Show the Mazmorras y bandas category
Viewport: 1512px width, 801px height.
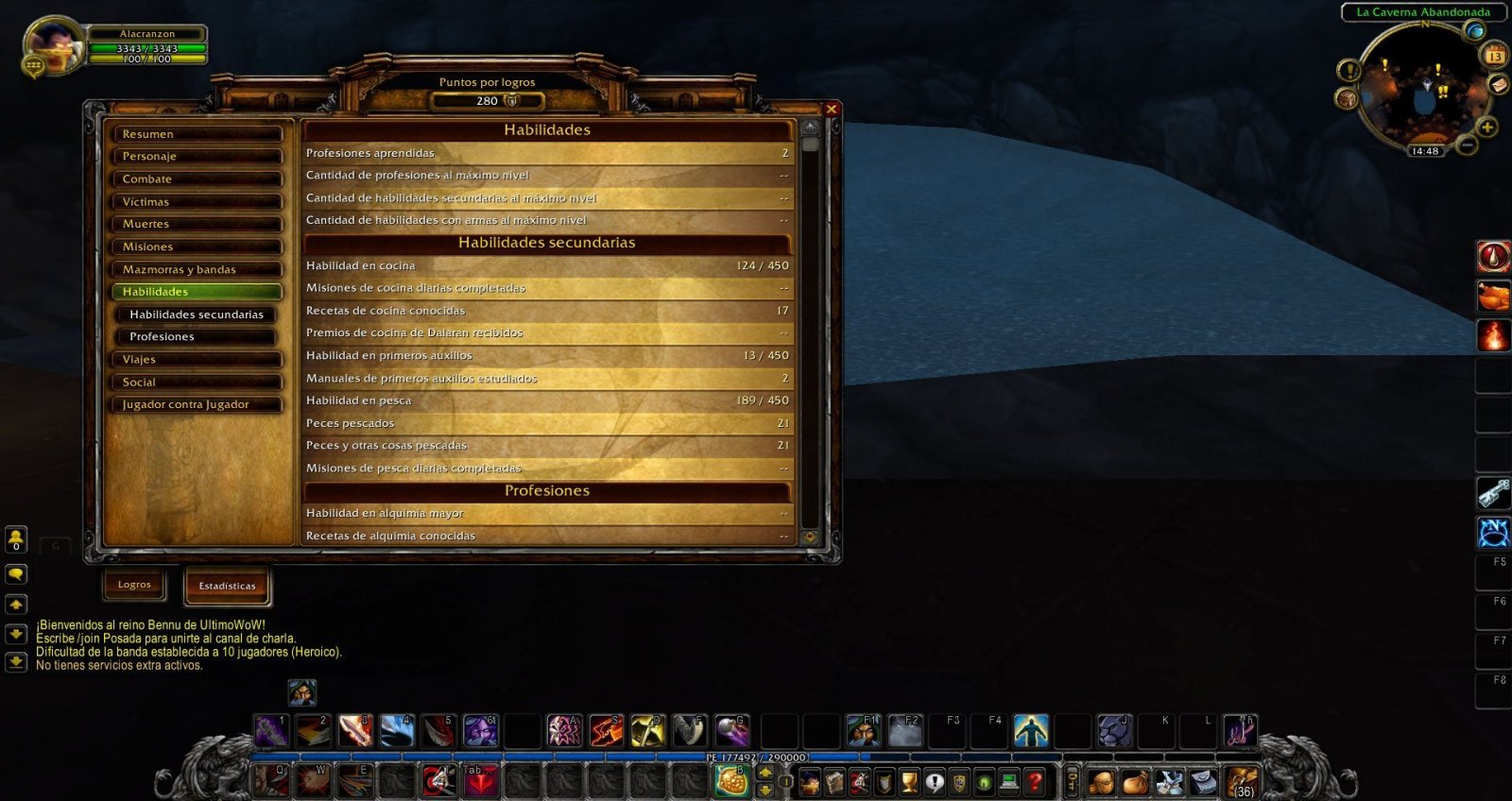tap(197, 269)
